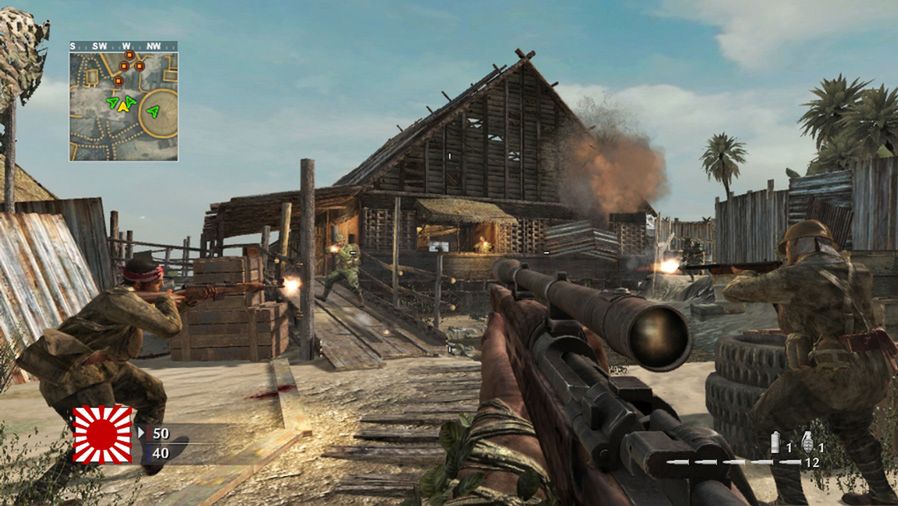Image resolution: width=898 pixels, height=506 pixels.
Task: Click the yellow player arrow on the minimap
Action: point(124,104)
